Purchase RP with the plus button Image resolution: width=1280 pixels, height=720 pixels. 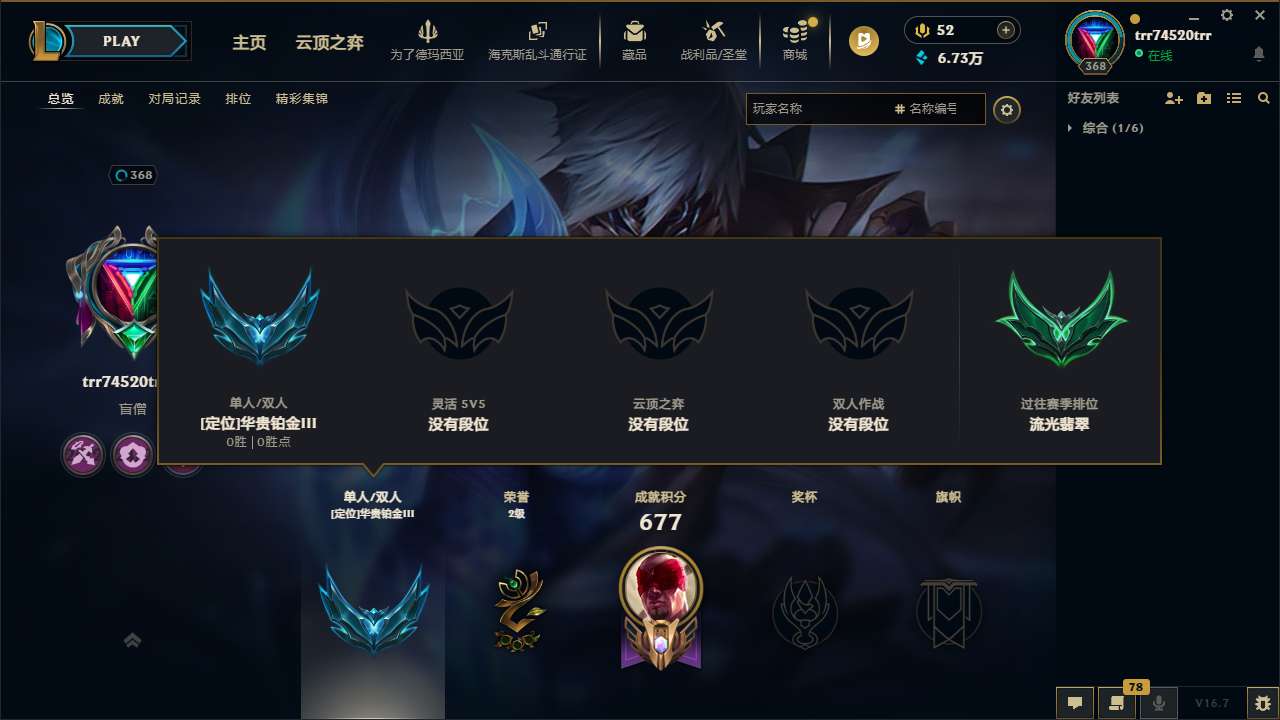click(1007, 29)
